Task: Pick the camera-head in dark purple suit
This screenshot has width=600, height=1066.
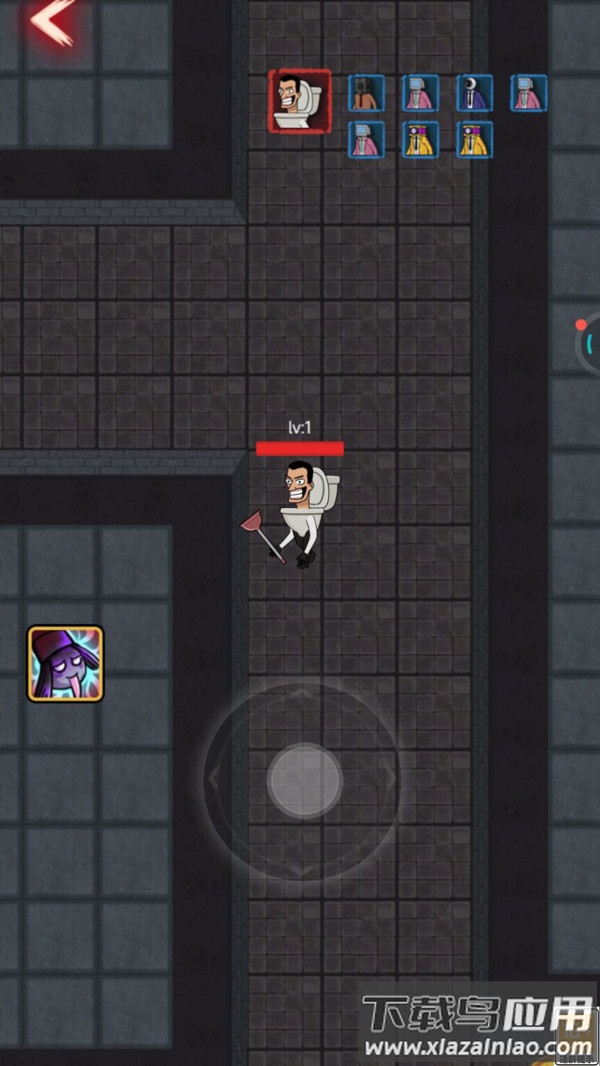Action: tap(474, 93)
